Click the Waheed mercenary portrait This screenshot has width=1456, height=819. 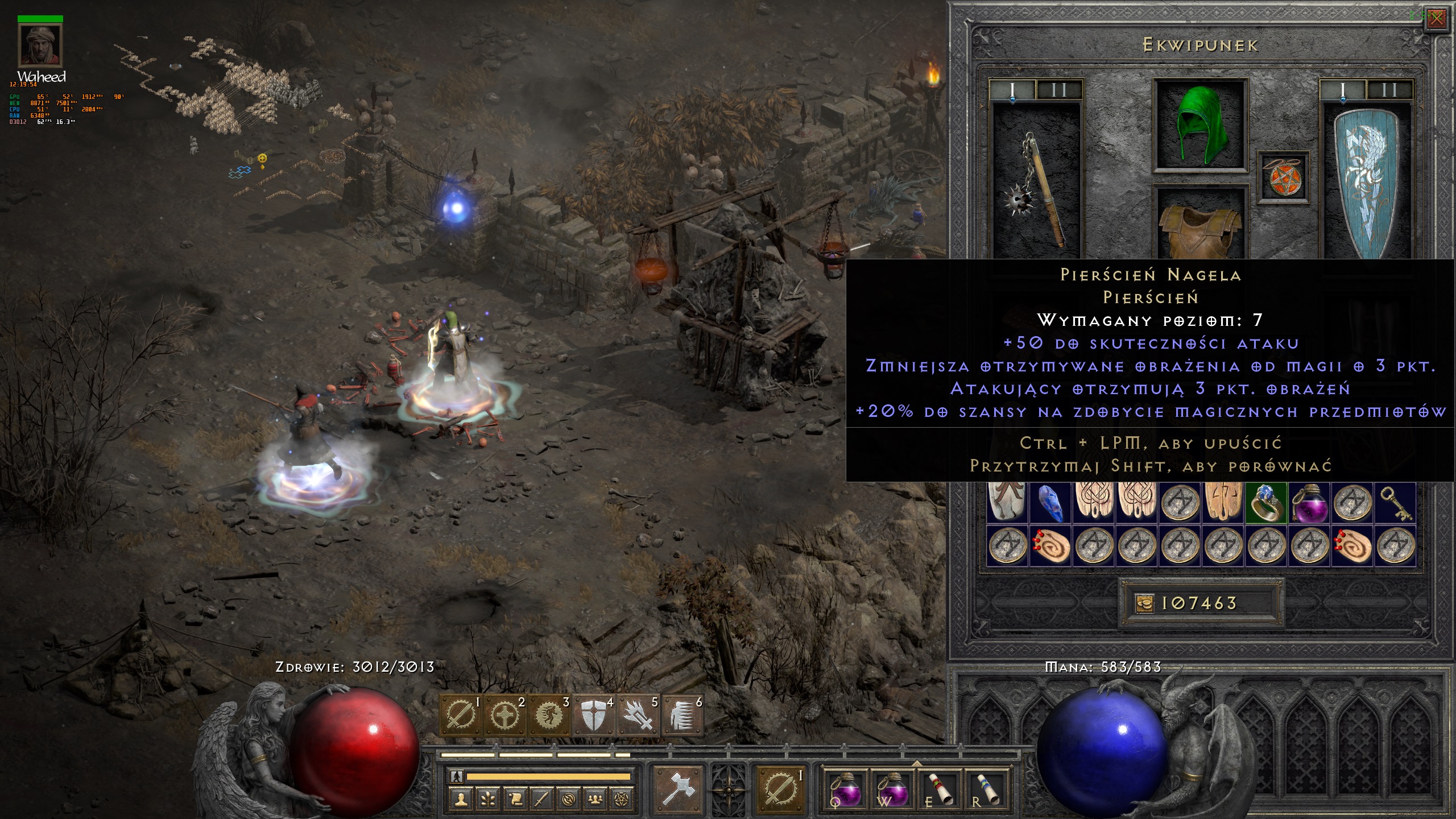40,46
